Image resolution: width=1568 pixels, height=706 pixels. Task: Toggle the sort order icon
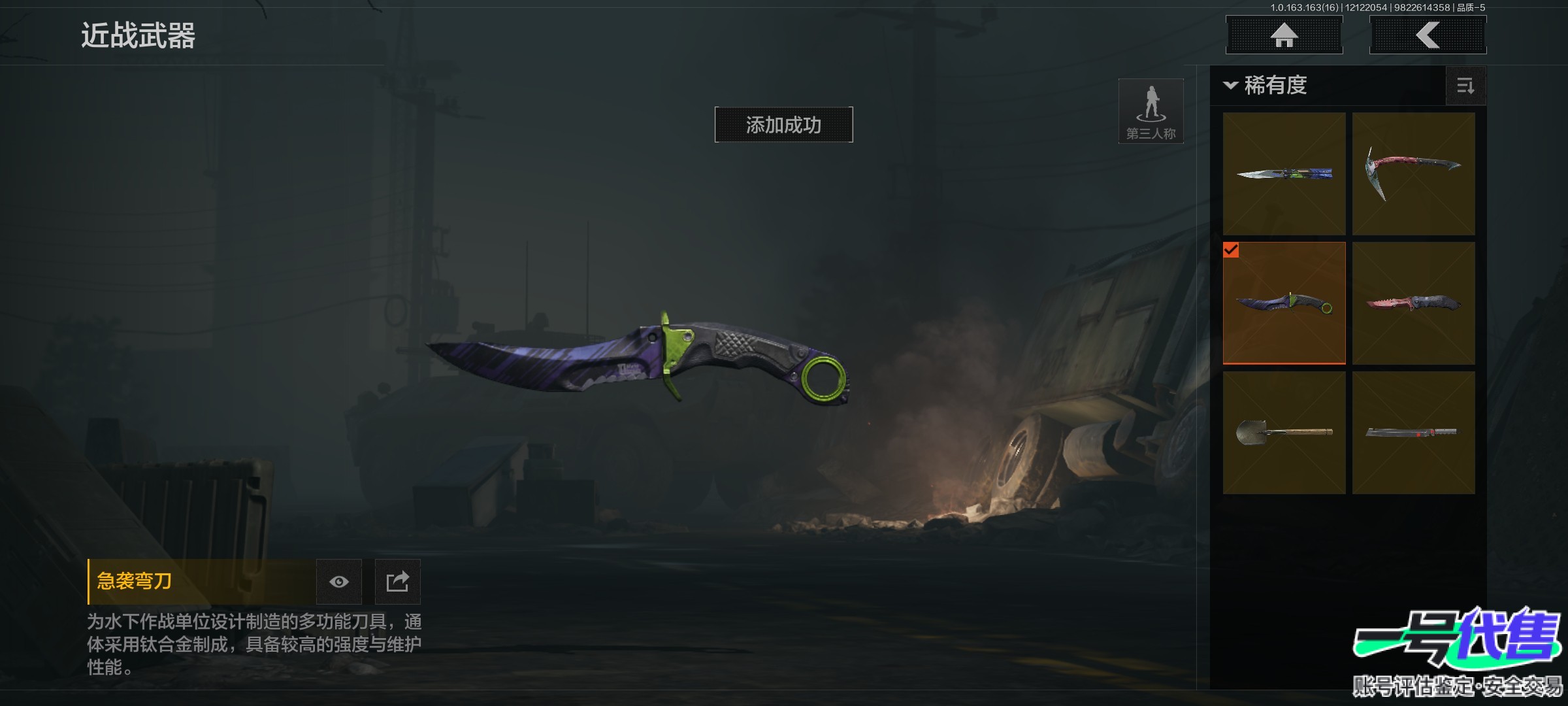click(x=1465, y=86)
